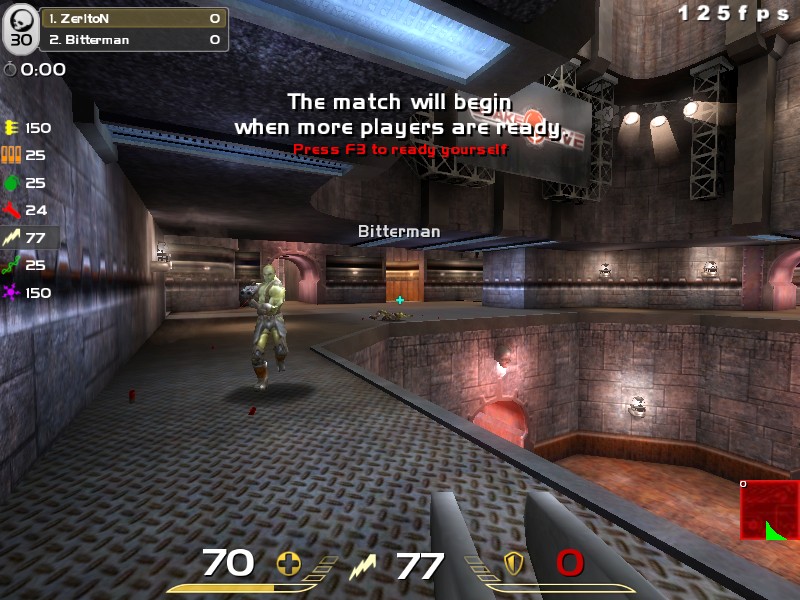Click the ZeritoN row in the scoreboard
Image resolution: width=800 pixels, height=600 pixels.
tap(132, 19)
